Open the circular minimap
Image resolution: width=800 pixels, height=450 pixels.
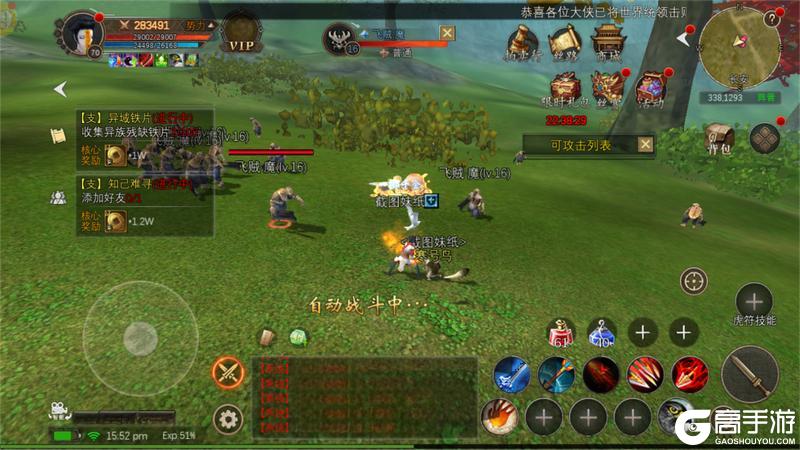click(x=739, y=44)
